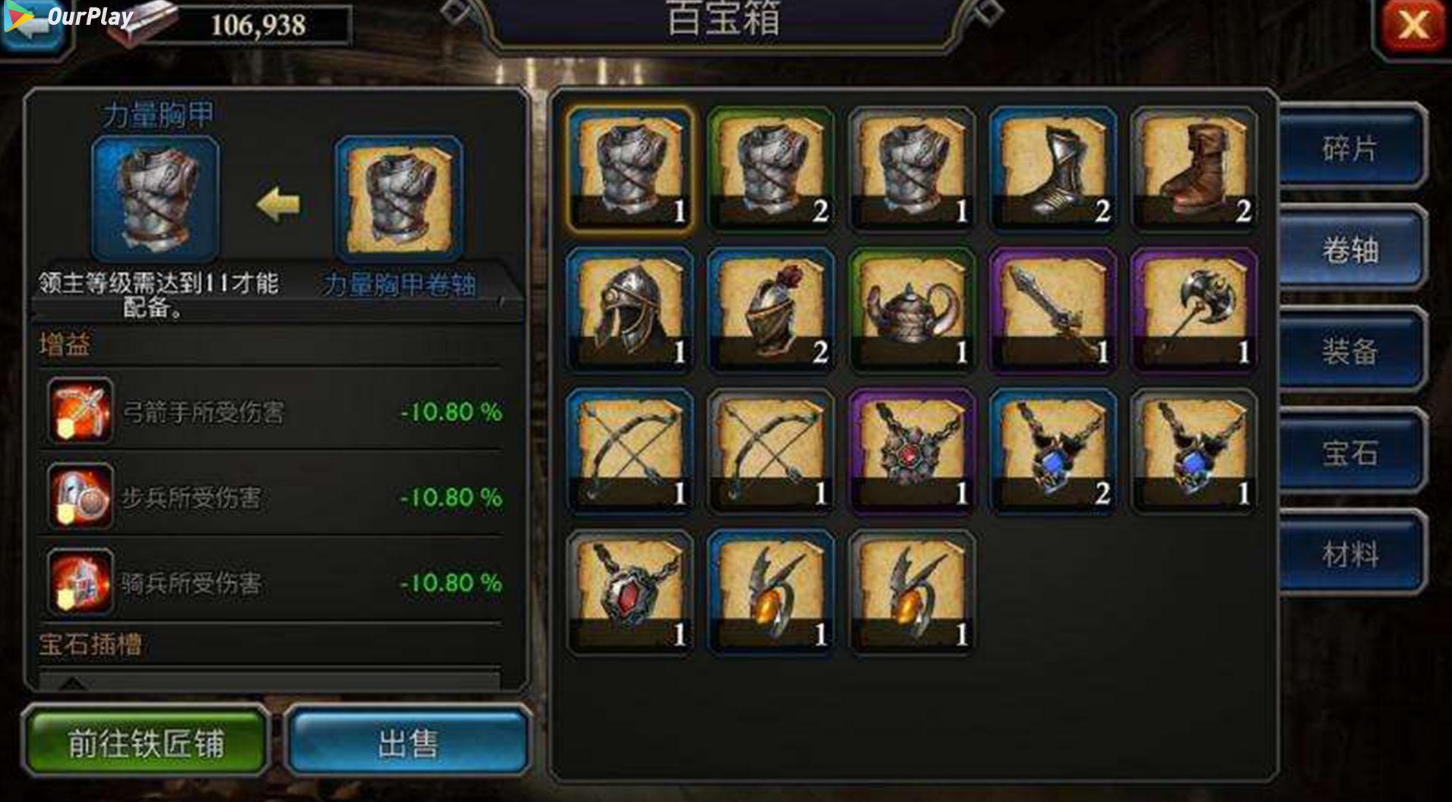Click the first bow scroll in row three
Screen dimensions: 1452x802
click(630, 450)
